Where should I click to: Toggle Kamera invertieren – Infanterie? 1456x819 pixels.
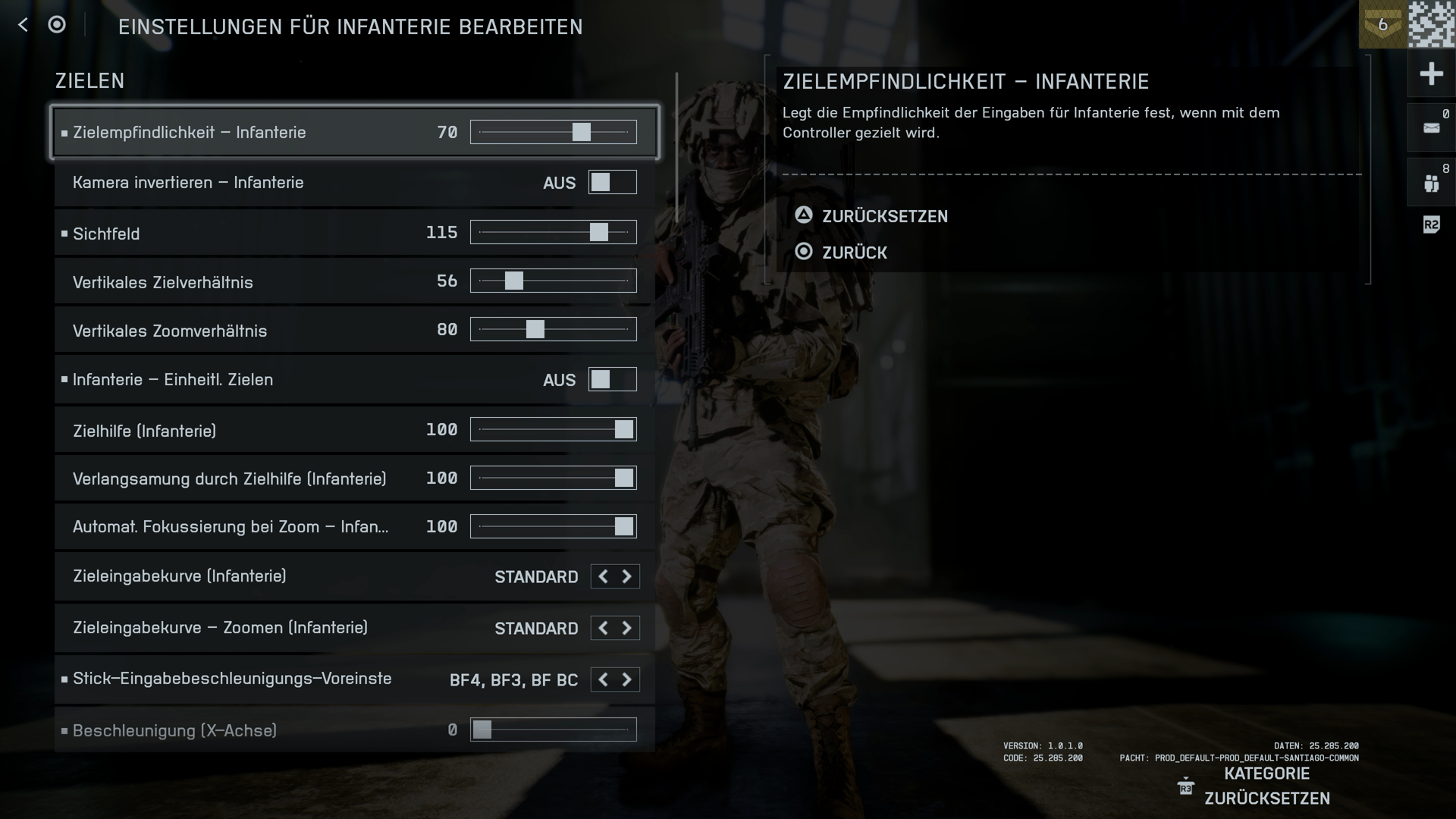(x=612, y=182)
